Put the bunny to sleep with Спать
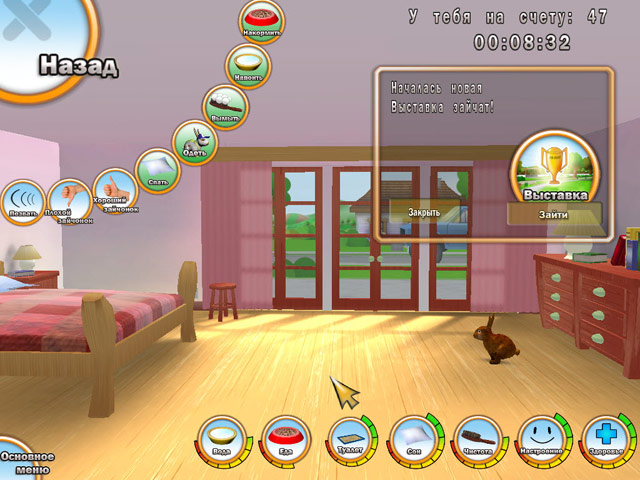This screenshot has width=640, height=480. click(157, 171)
